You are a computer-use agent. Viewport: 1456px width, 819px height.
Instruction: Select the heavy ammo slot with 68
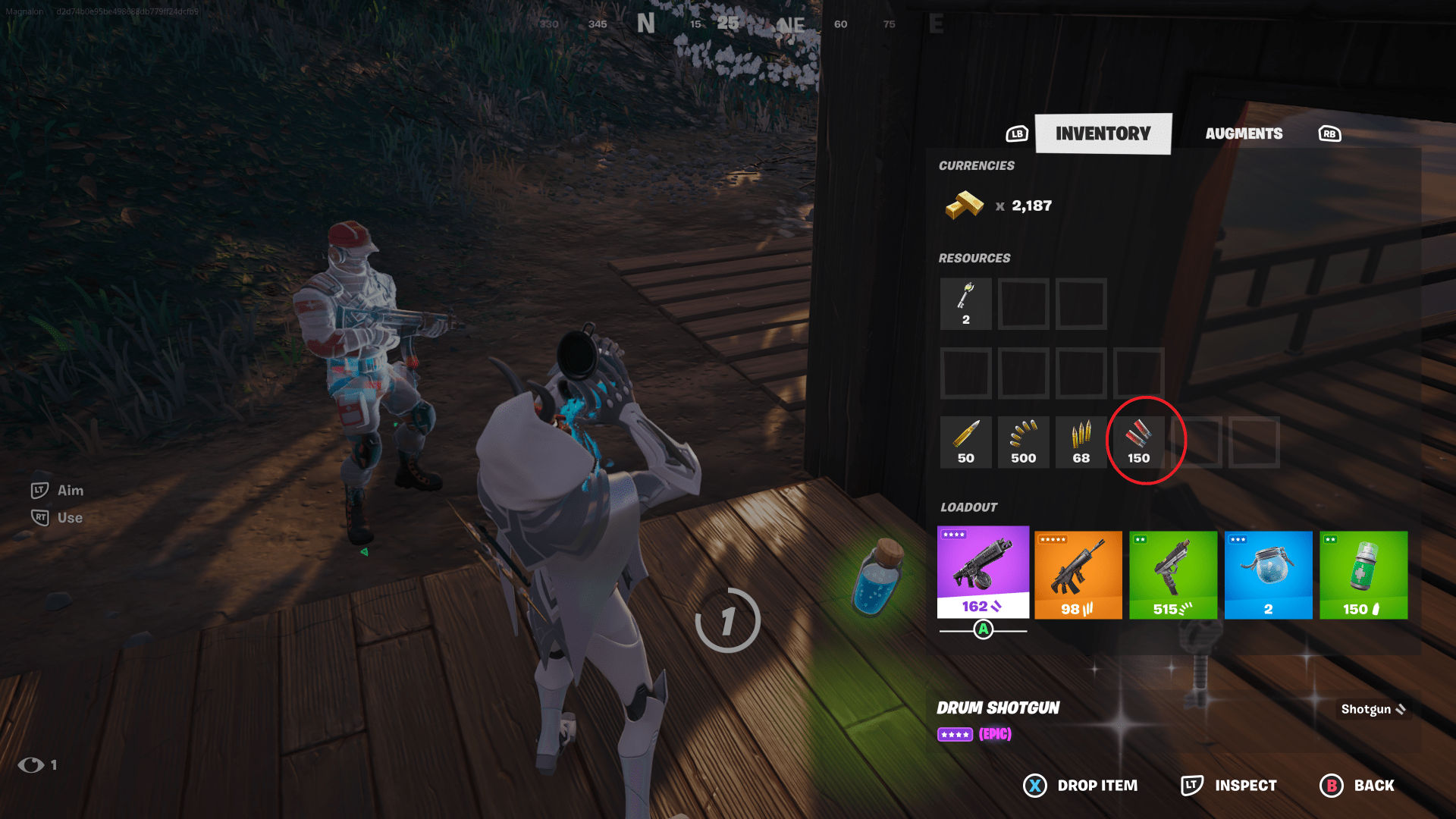[x=1081, y=442]
